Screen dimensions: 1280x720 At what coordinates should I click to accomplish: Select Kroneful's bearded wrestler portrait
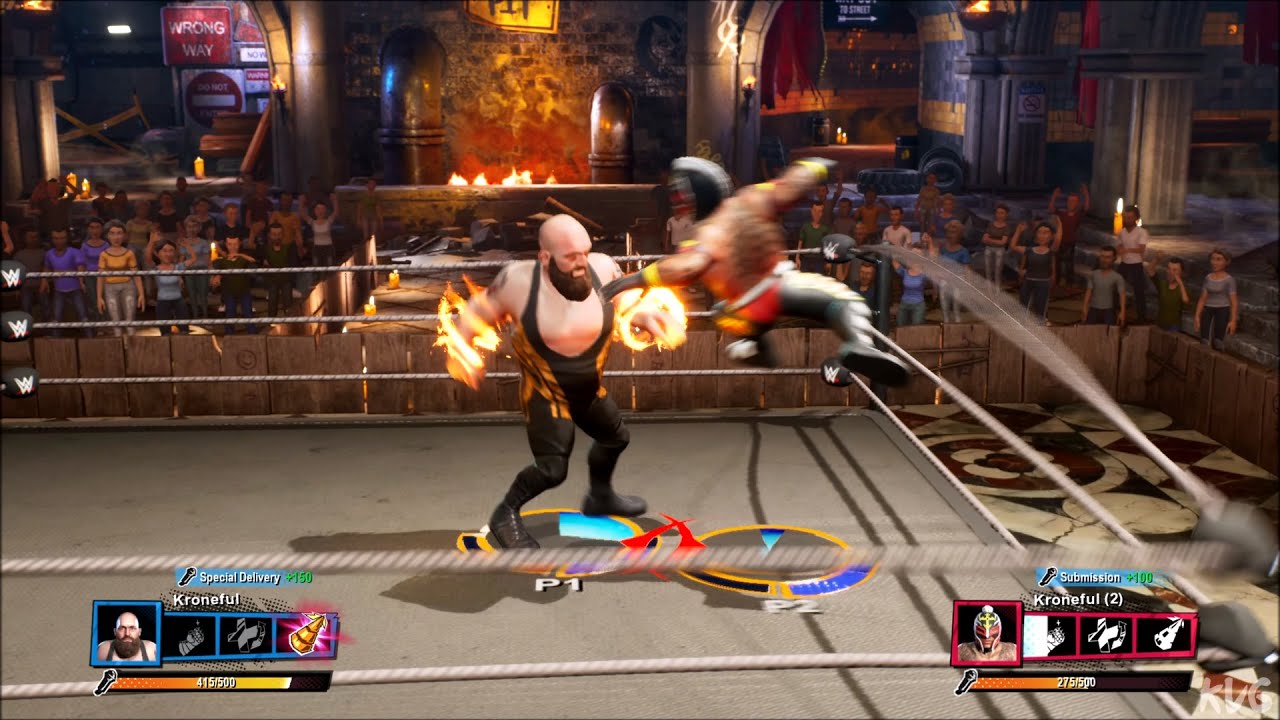127,633
